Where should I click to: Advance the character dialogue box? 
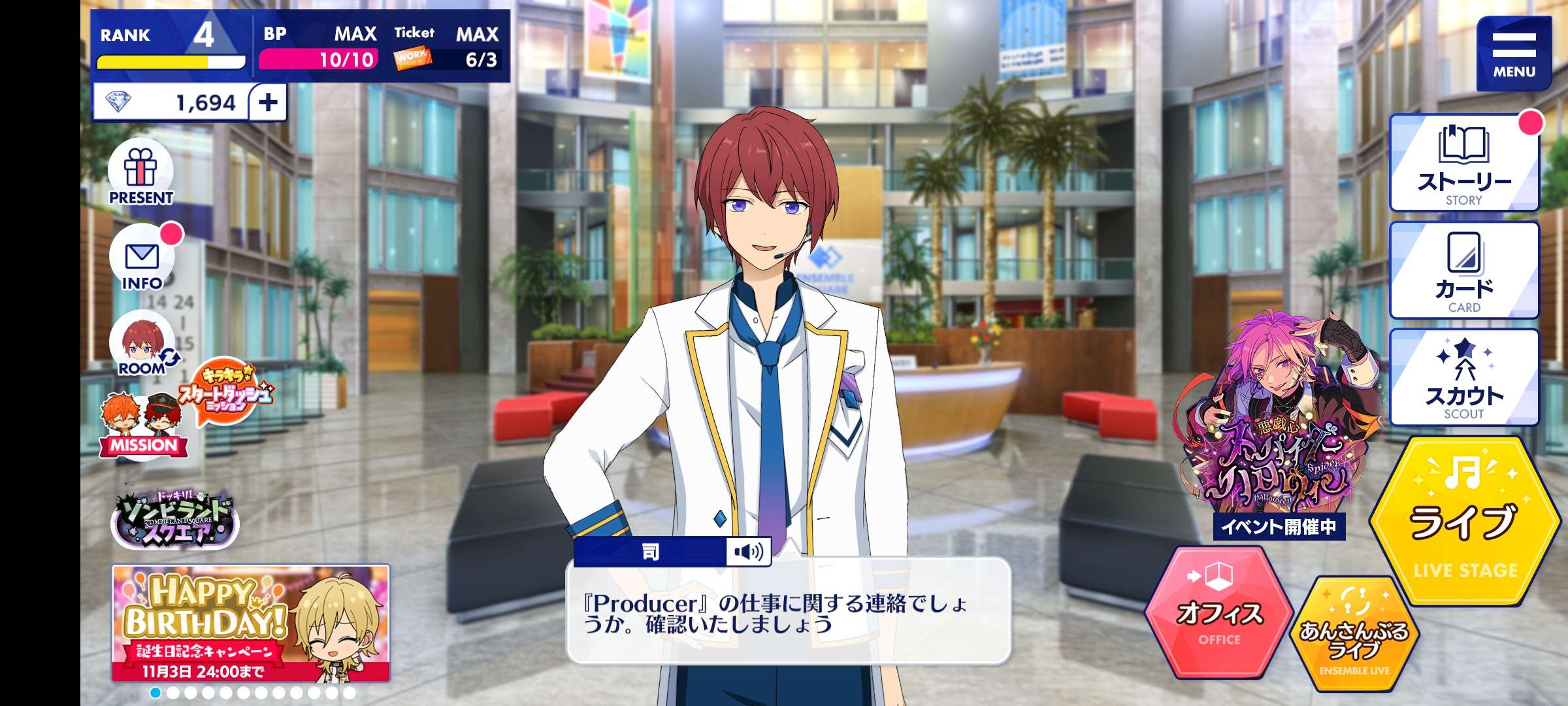pyautogui.click(x=788, y=612)
